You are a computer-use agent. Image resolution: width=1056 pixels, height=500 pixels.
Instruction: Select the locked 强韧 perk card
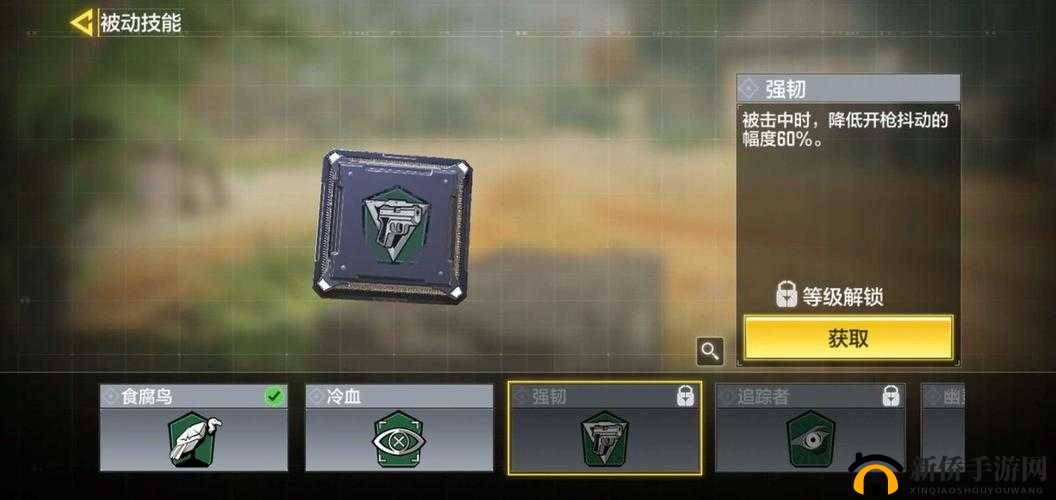click(x=604, y=427)
